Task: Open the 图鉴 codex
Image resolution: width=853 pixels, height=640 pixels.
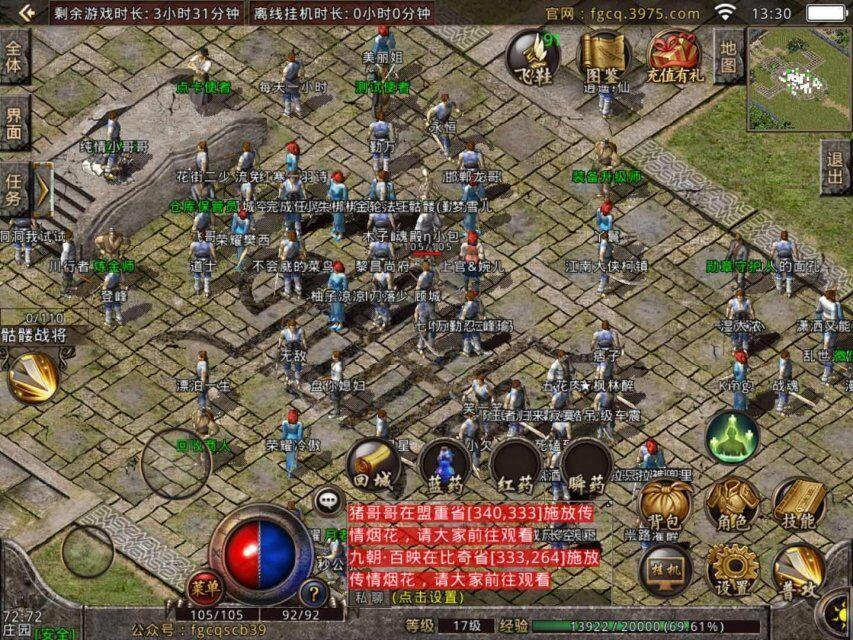Action: click(602, 56)
